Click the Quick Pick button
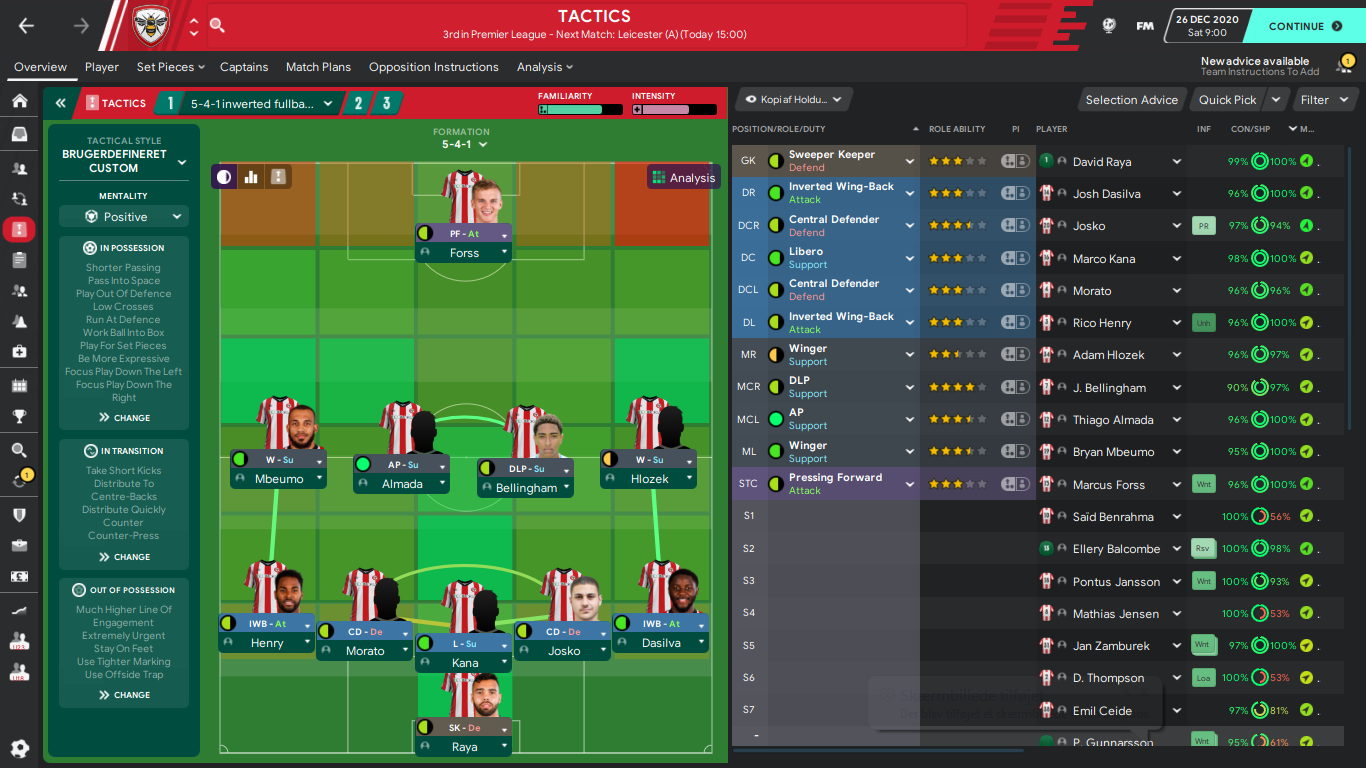1366x768 pixels. click(x=1227, y=100)
